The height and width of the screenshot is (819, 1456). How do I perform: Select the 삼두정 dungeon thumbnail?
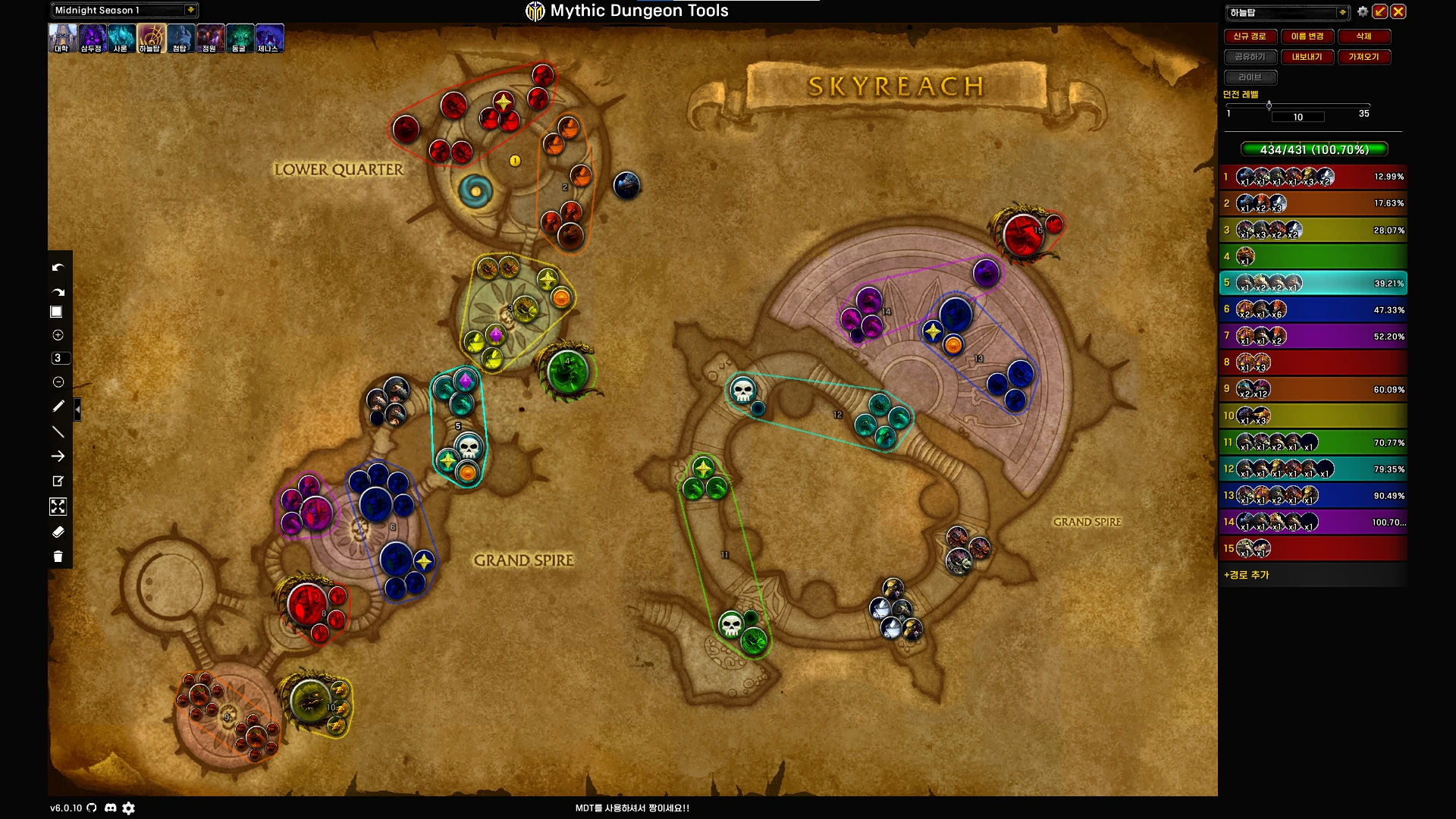click(x=92, y=38)
